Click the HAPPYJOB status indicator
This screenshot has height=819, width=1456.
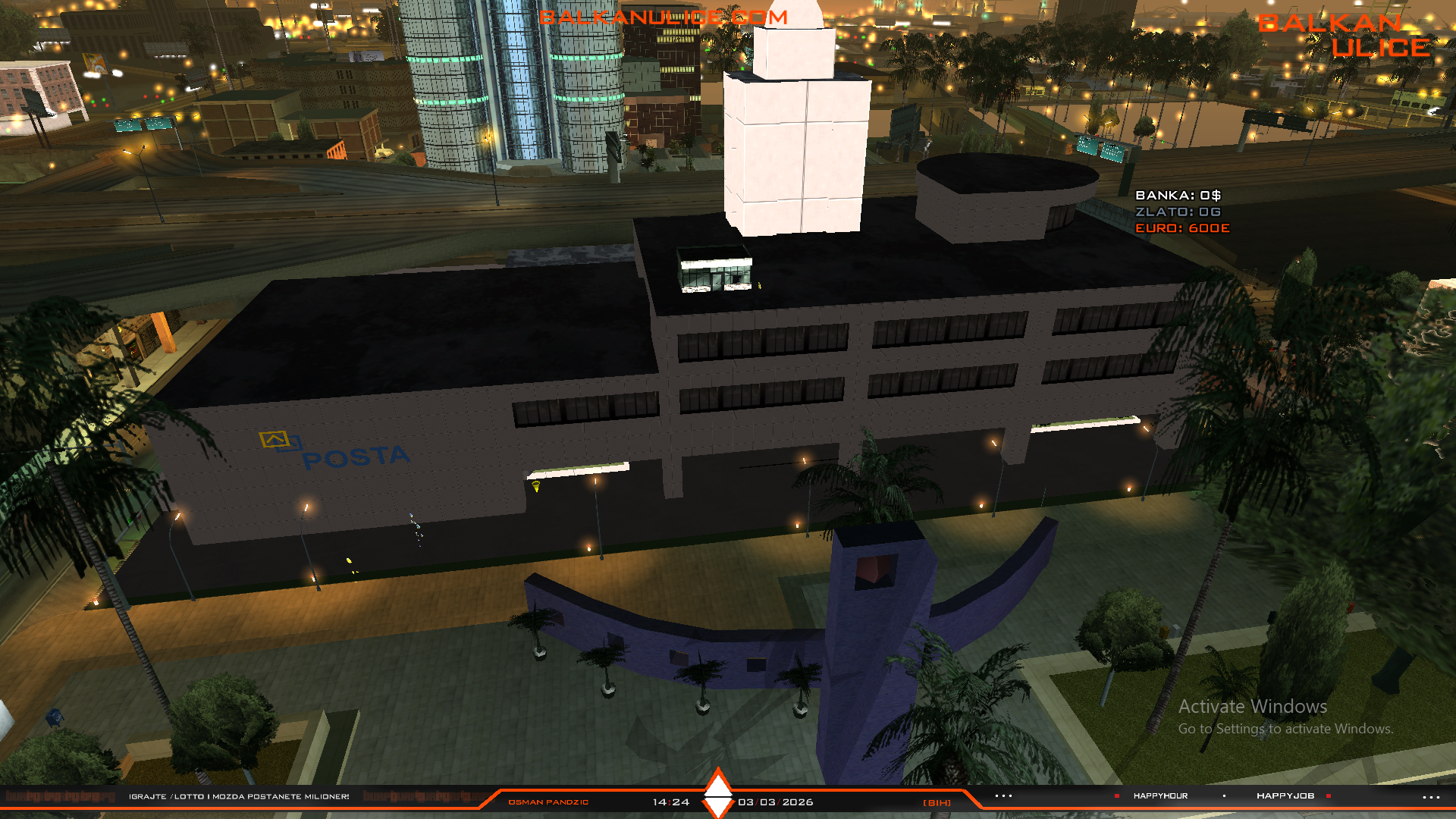click(x=1285, y=795)
